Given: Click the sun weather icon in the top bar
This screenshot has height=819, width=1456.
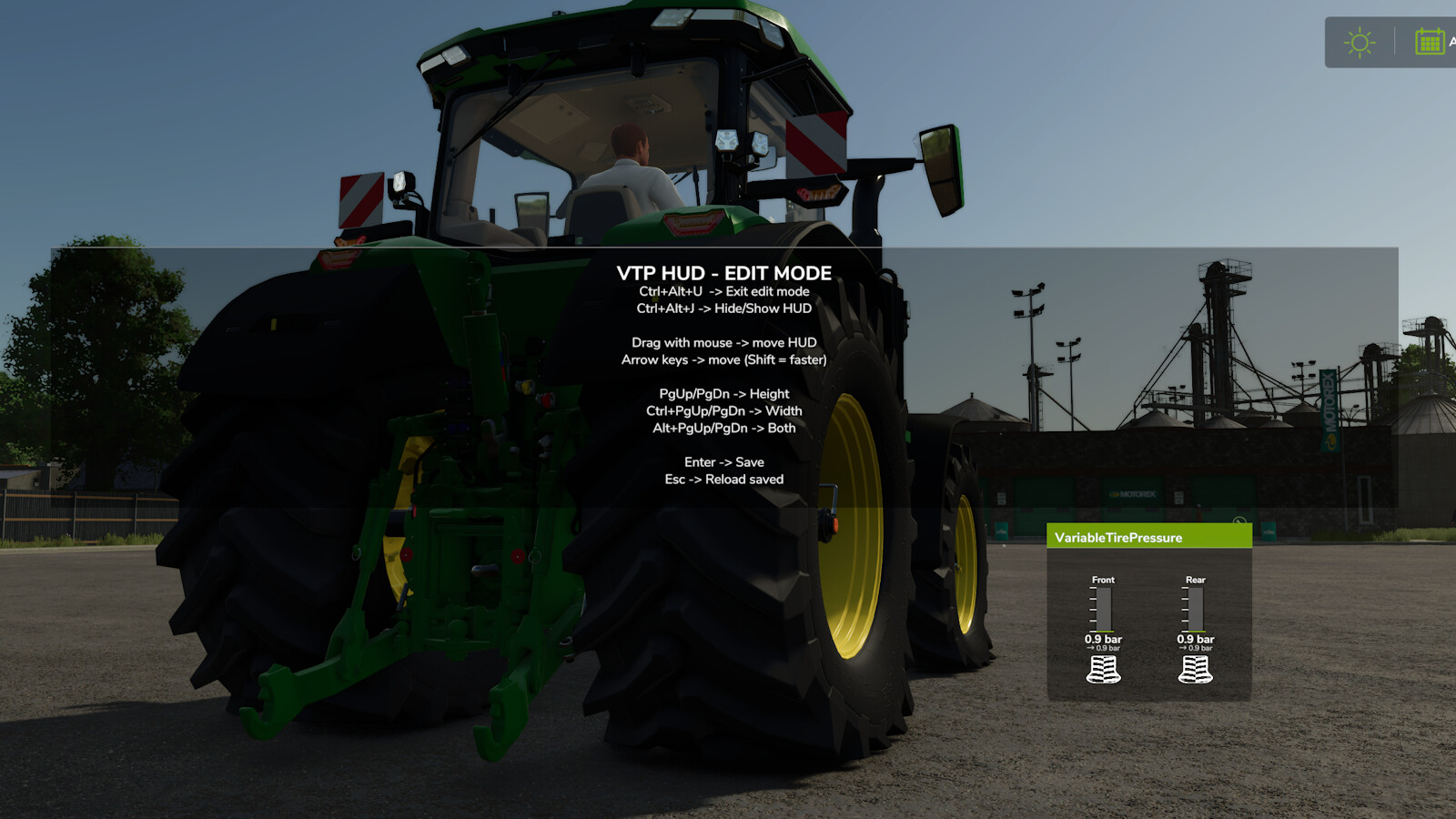Looking at the screenshot, I should (x=1358, y=41).
